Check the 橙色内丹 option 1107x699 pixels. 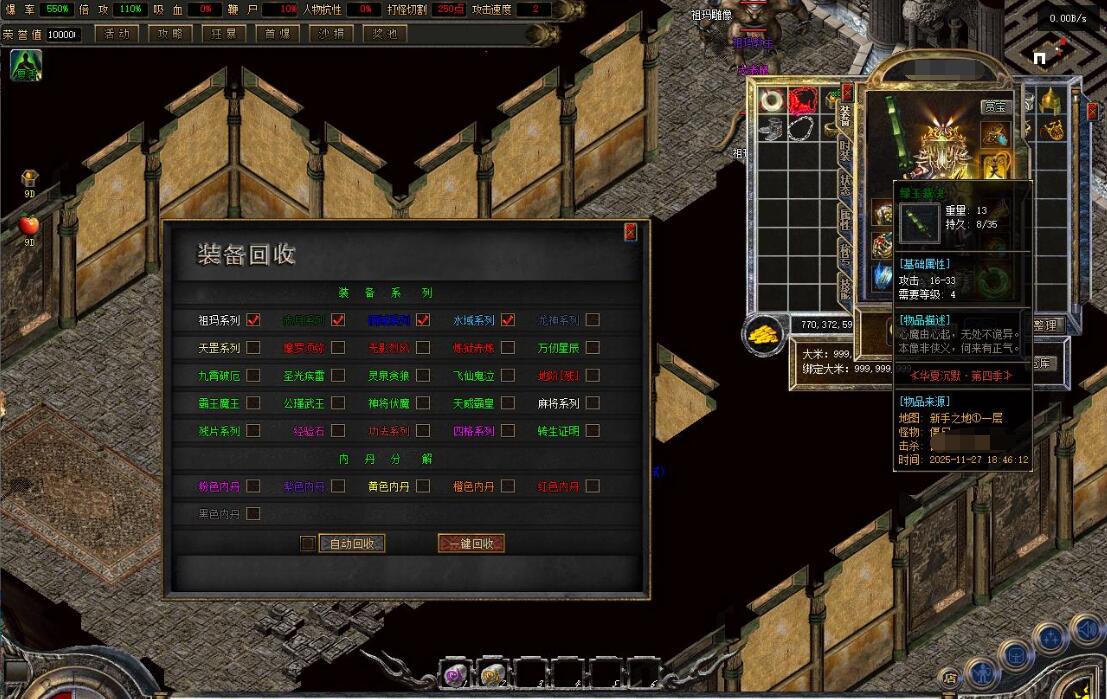(x=508, y=486)
